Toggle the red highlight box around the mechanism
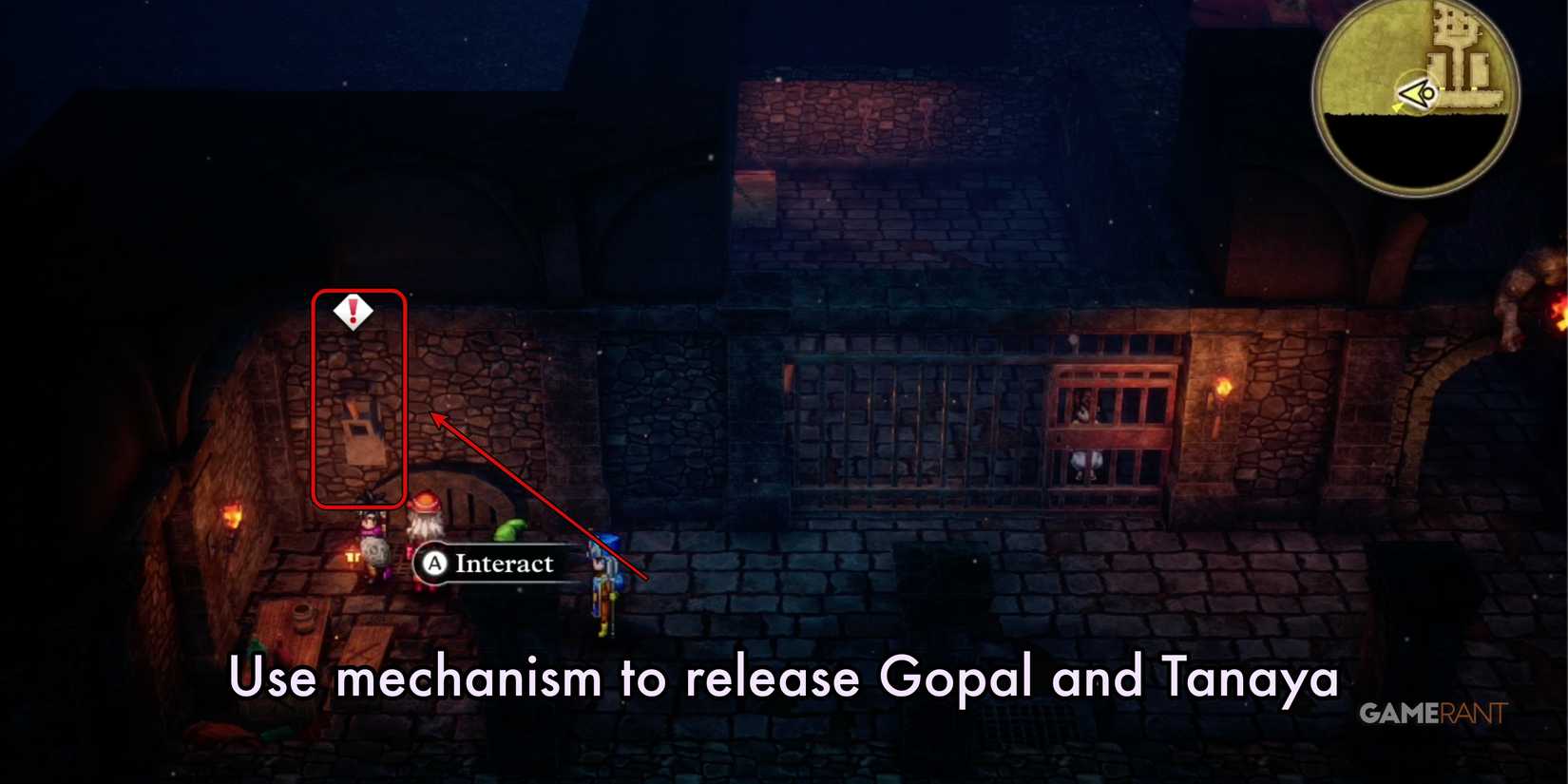Screen dimensions: 1568x784 click(x=359, y=399)
